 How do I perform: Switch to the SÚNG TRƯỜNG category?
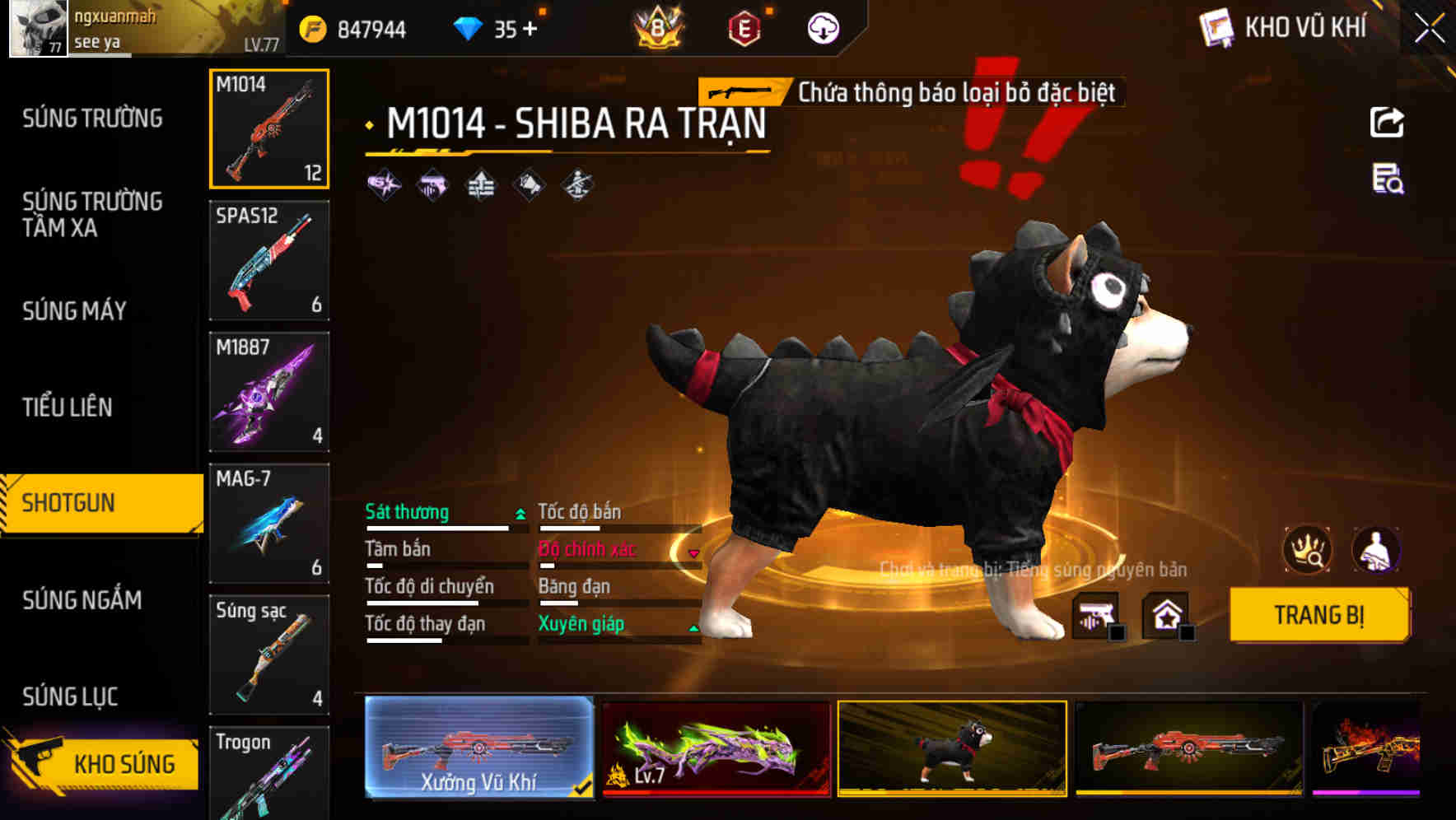point(91,119)
